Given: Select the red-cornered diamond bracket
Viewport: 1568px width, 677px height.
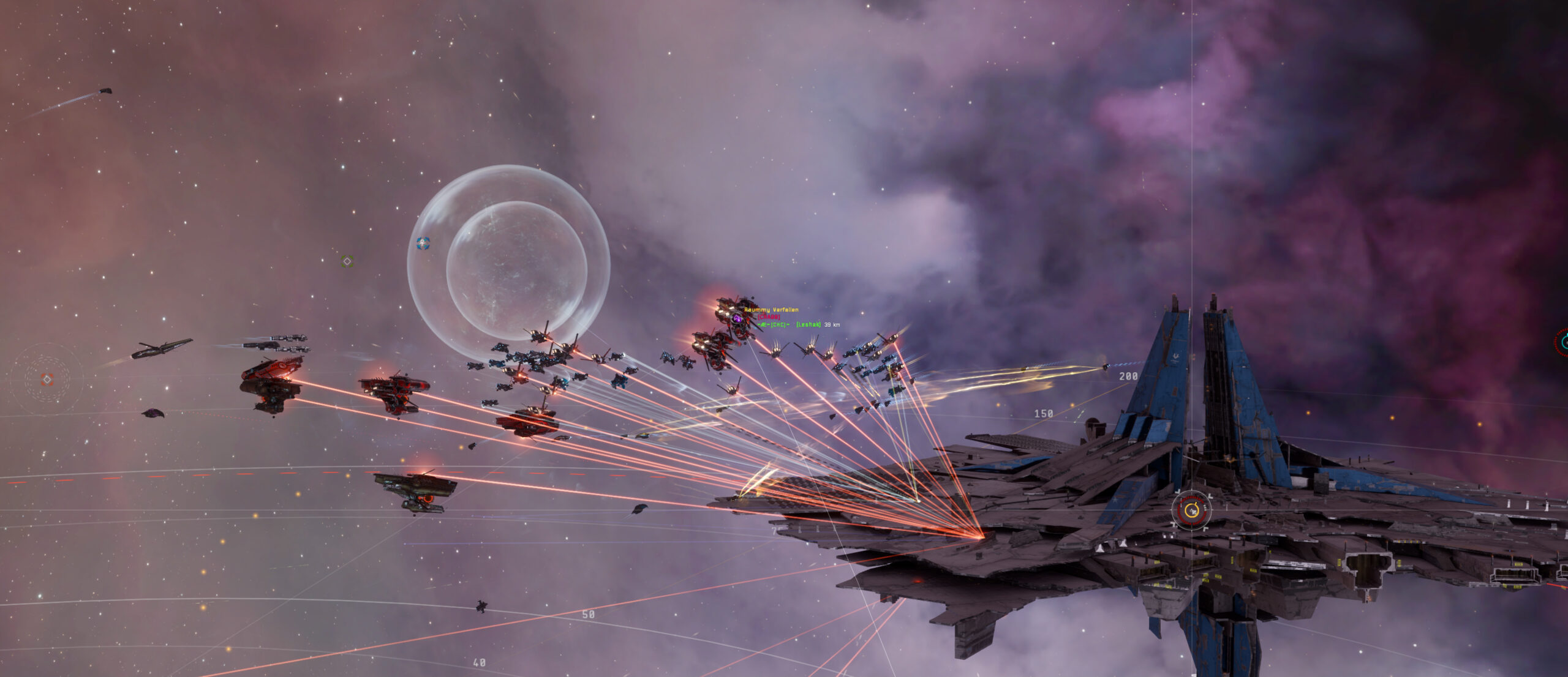Looking at the screenshot, I should tap(47, 380).
